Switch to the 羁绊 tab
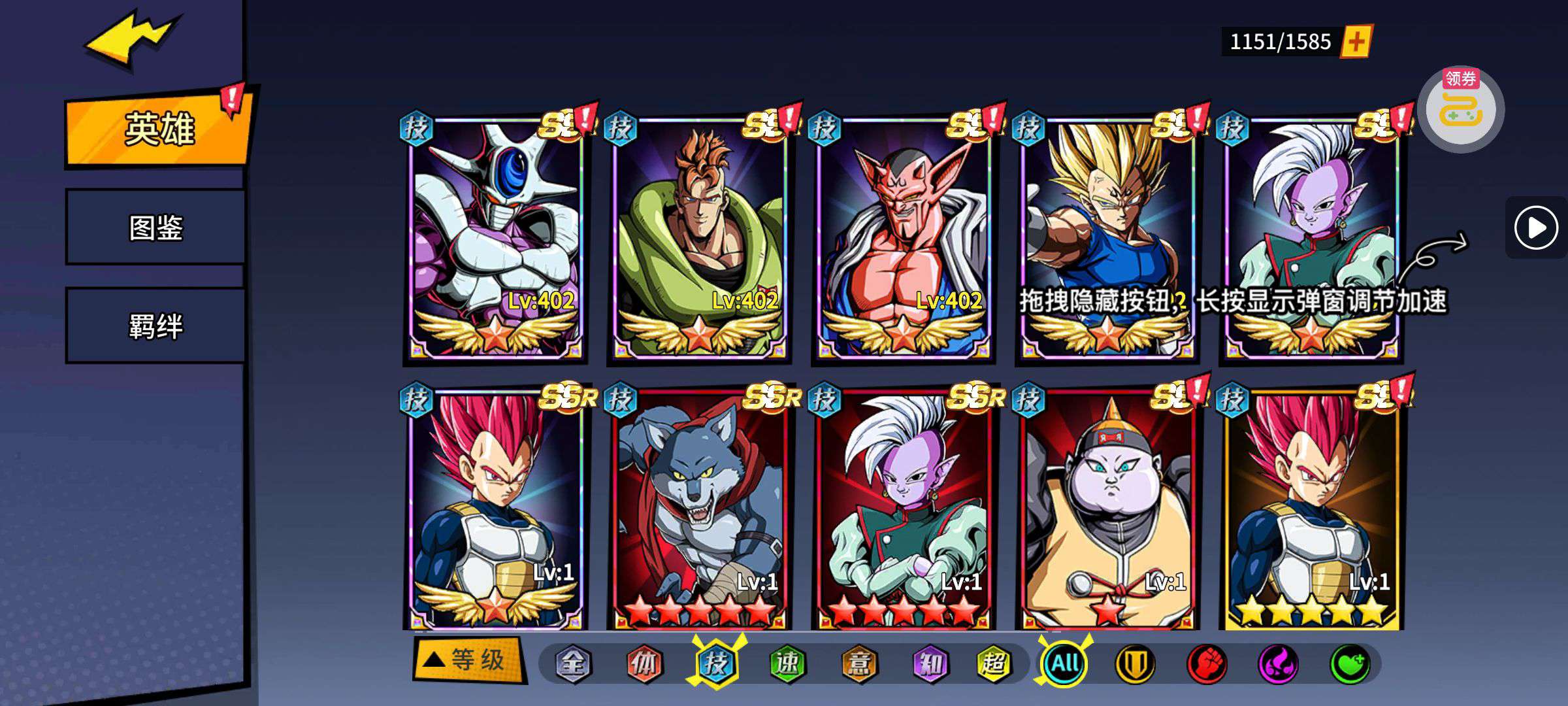Viewport: 1568px width, 706px height. coord(155,326)
